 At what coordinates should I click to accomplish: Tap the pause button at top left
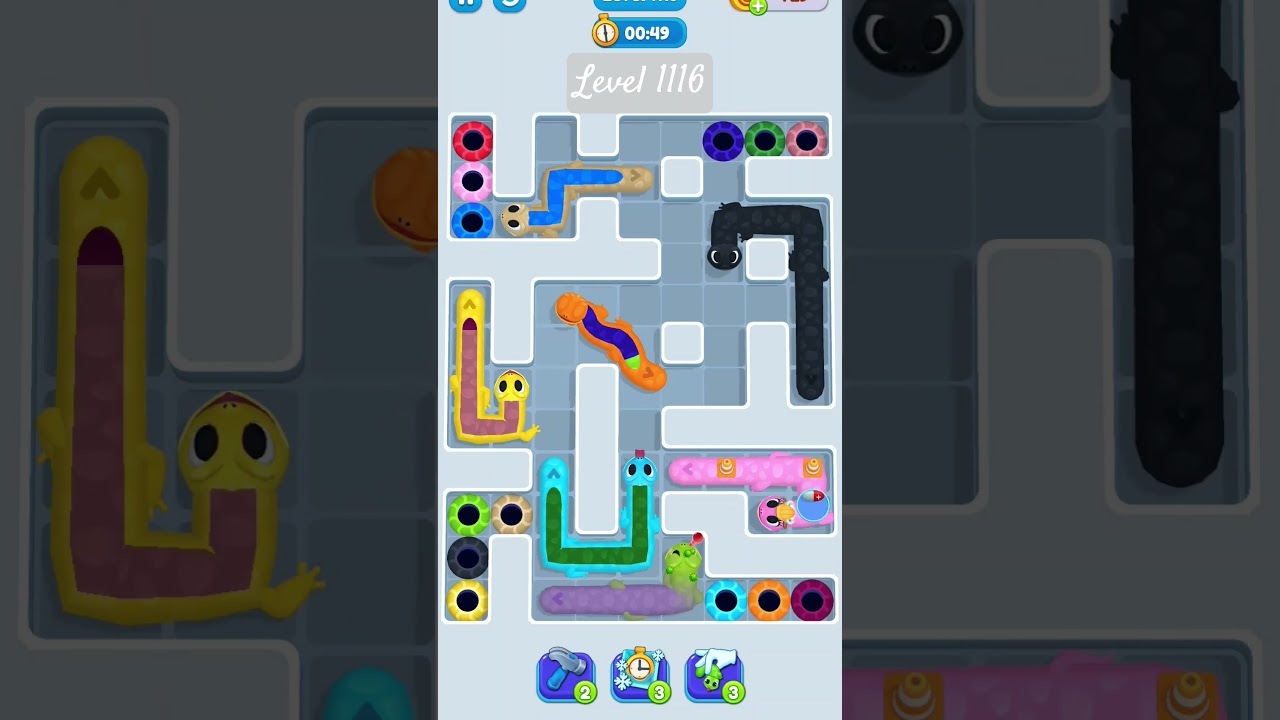click(x=464, y=4)
